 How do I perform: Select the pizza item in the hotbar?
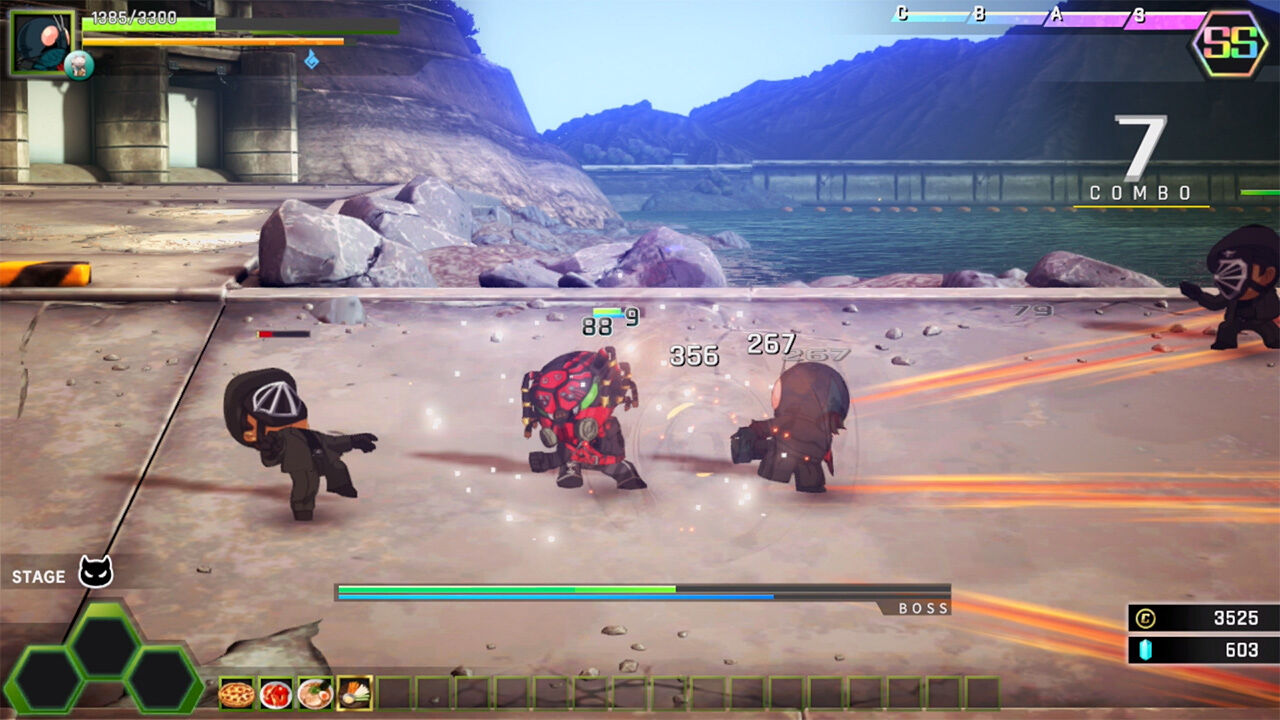(x=236, y=692)
